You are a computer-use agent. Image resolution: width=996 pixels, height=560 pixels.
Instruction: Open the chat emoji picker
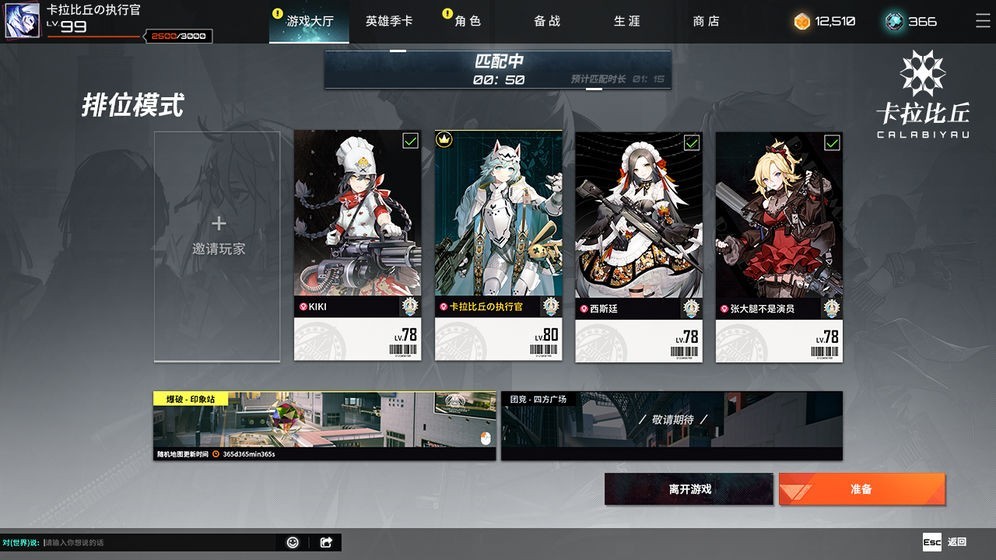(x=293, y=542)
